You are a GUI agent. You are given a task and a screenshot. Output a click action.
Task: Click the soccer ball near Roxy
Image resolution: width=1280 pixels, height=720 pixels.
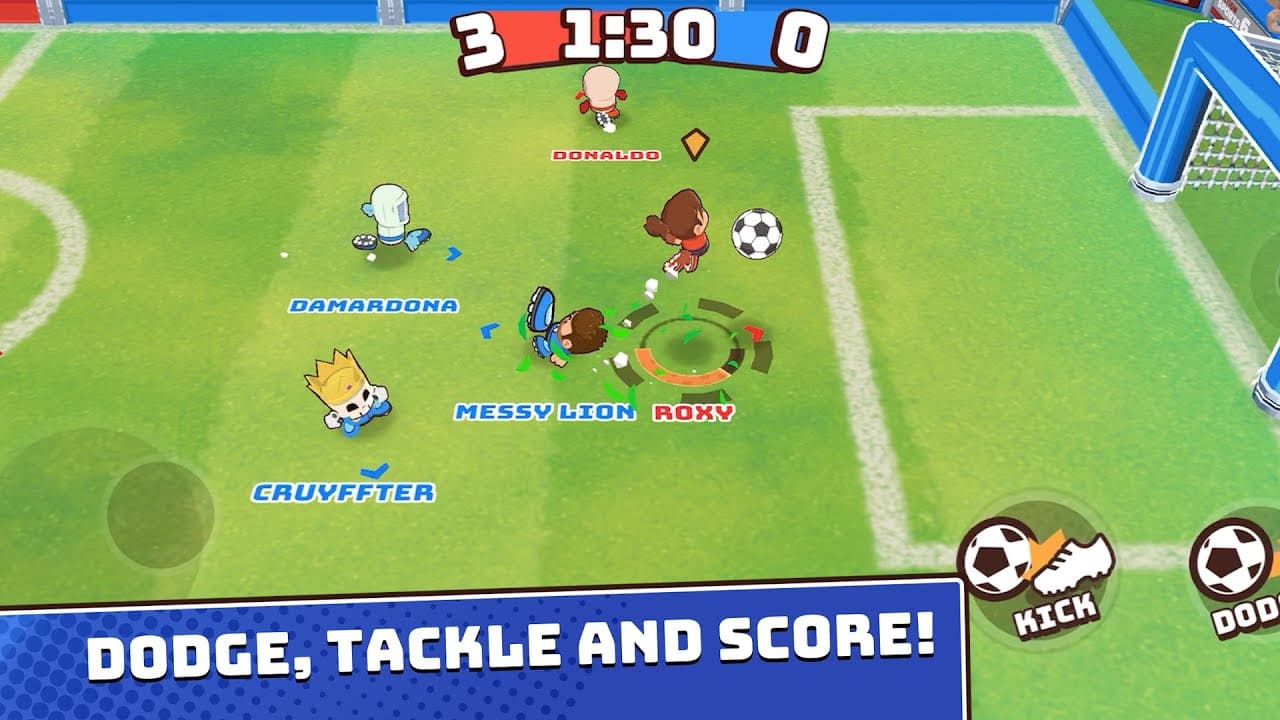pyautogui.click(x=756, y=232)
